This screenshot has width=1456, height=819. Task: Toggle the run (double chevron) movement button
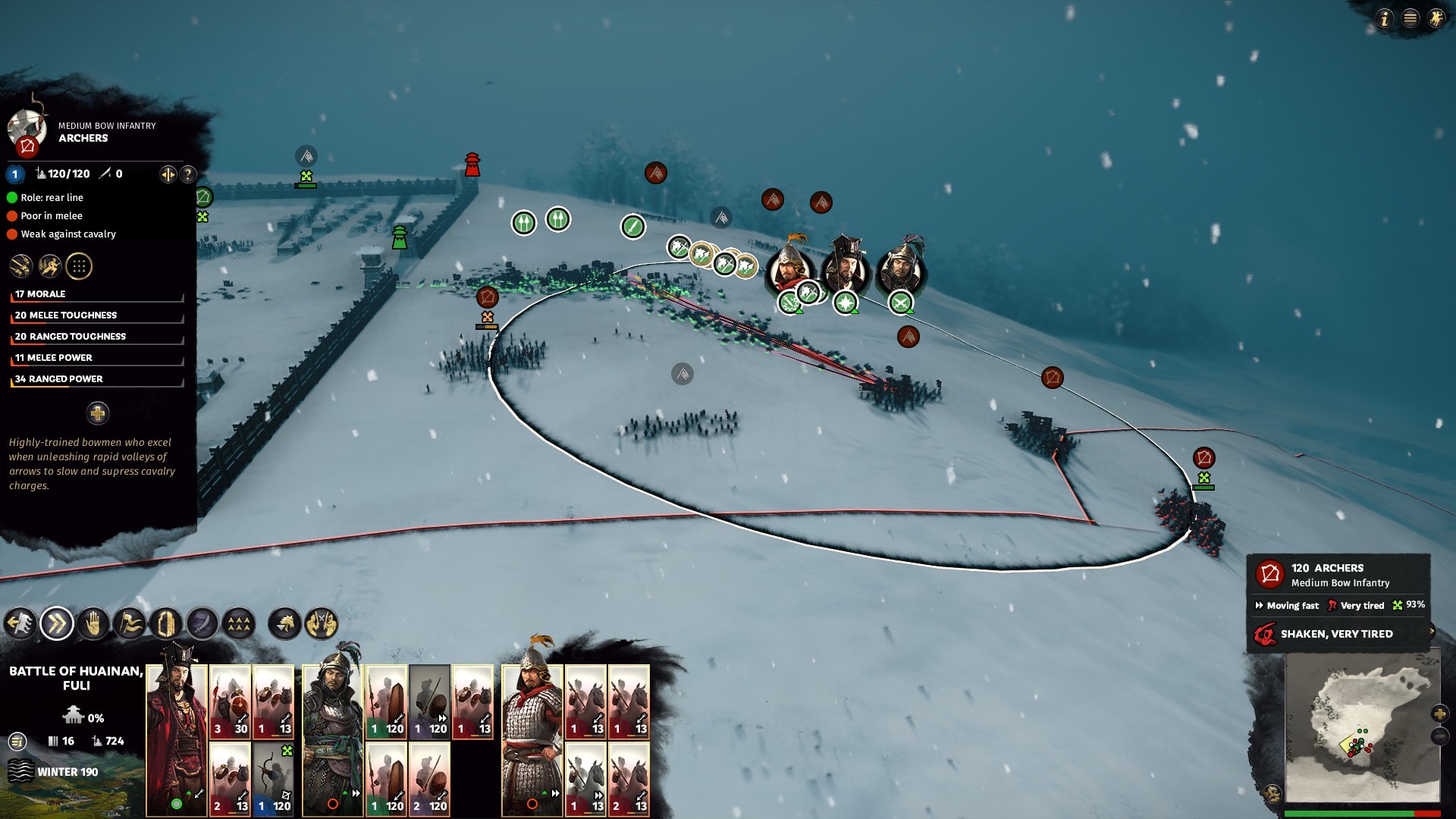tap(57, 624)
